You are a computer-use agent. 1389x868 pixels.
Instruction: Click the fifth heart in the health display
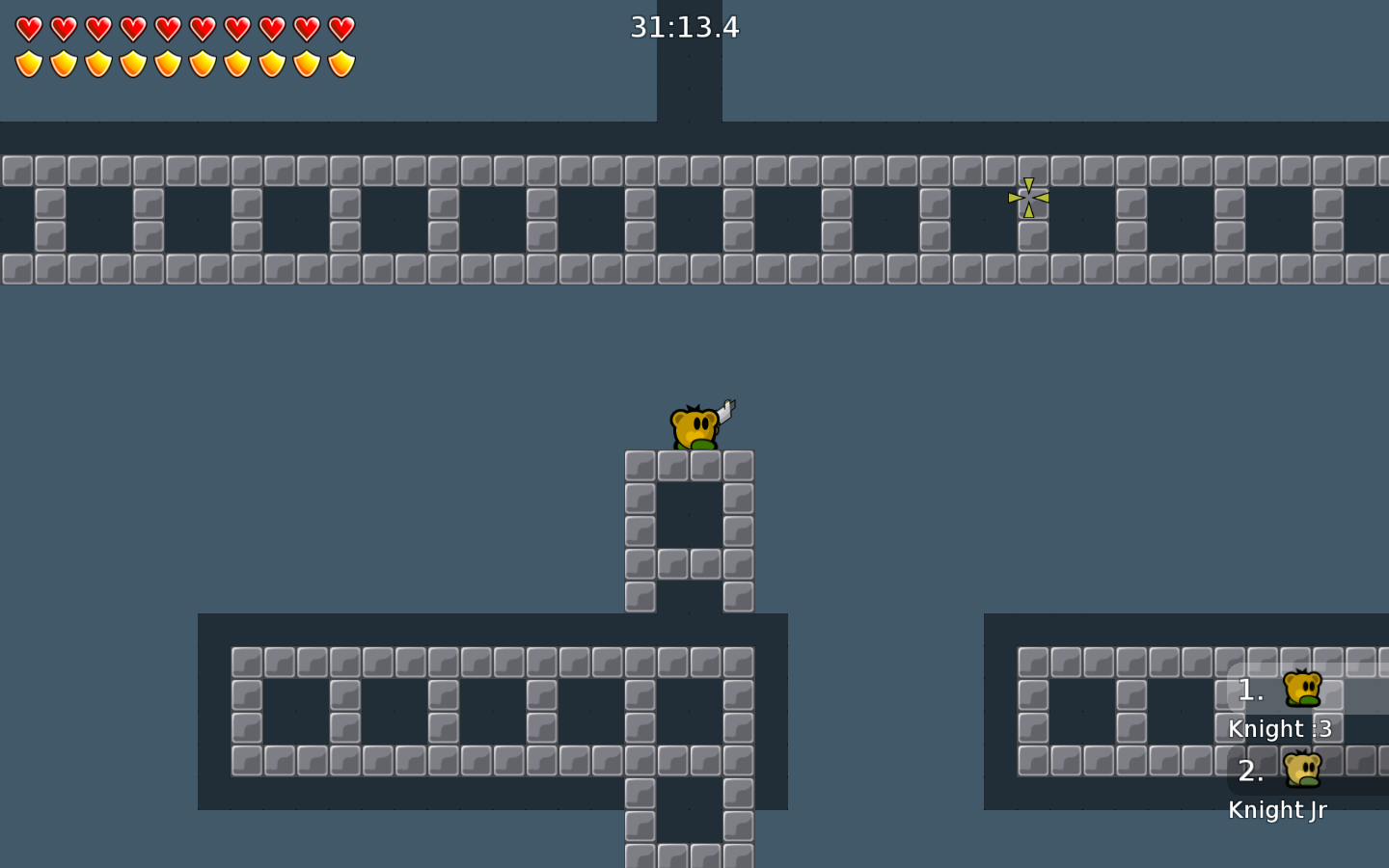[167, 27]
